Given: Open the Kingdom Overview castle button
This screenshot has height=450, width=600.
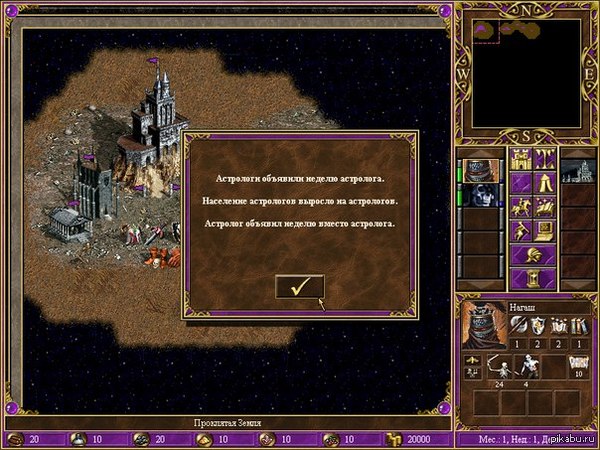Looking at the screenshot, I should coord(520,158).
